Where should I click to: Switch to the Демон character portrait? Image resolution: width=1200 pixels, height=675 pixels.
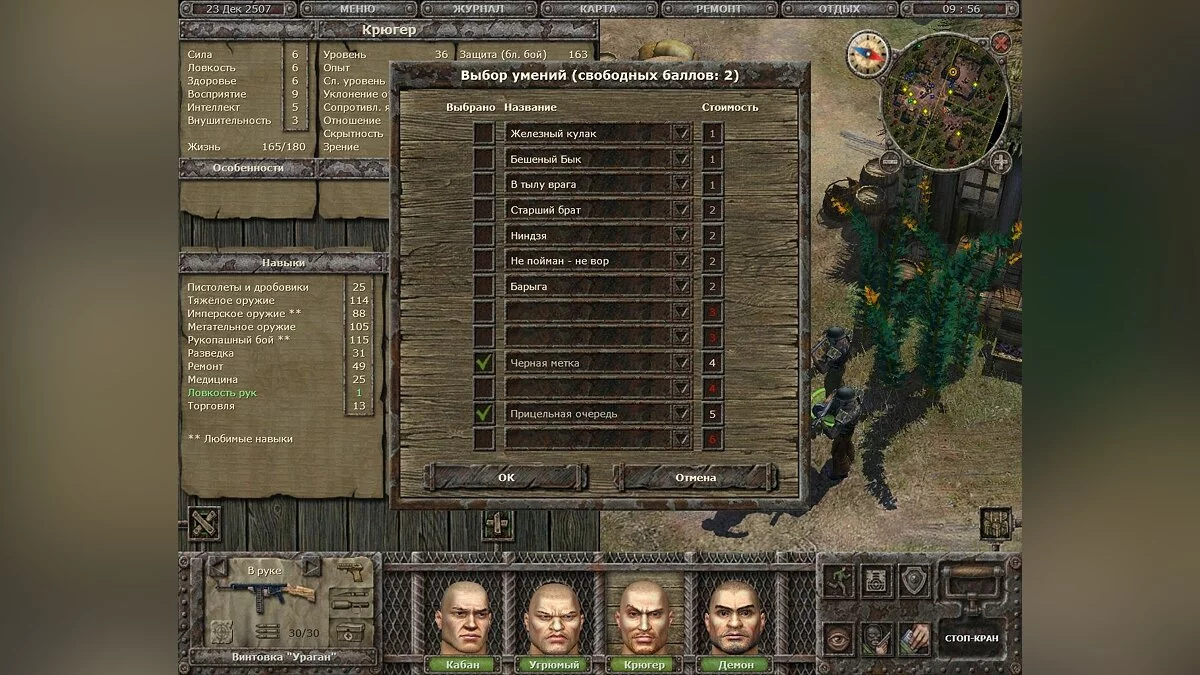[733, 618]
